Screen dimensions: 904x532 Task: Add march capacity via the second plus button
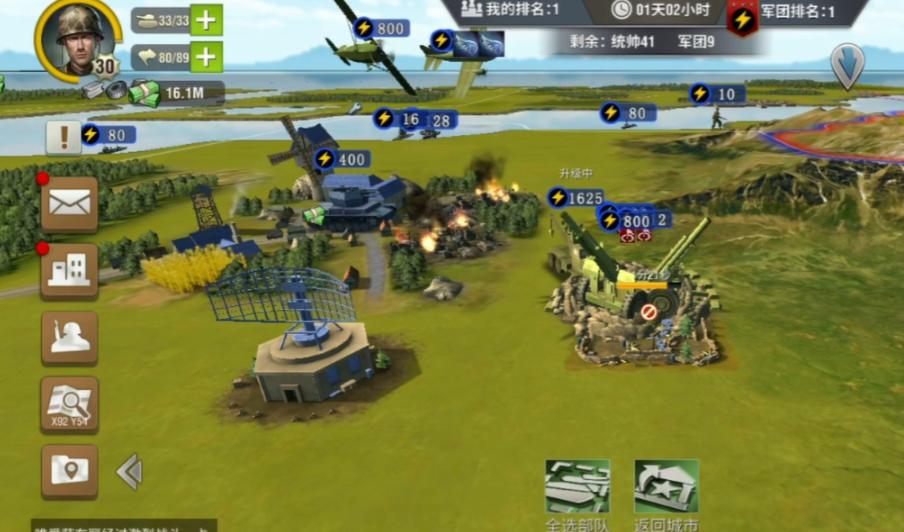[x=206, y=57]
